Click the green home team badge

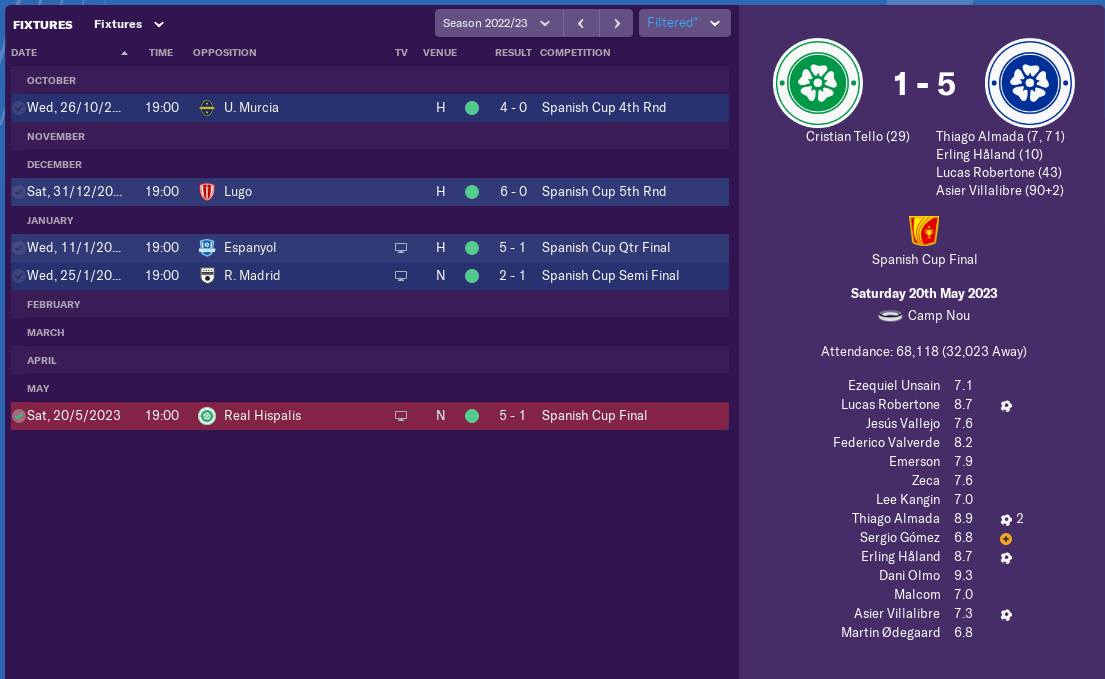(x=818, y=84)
